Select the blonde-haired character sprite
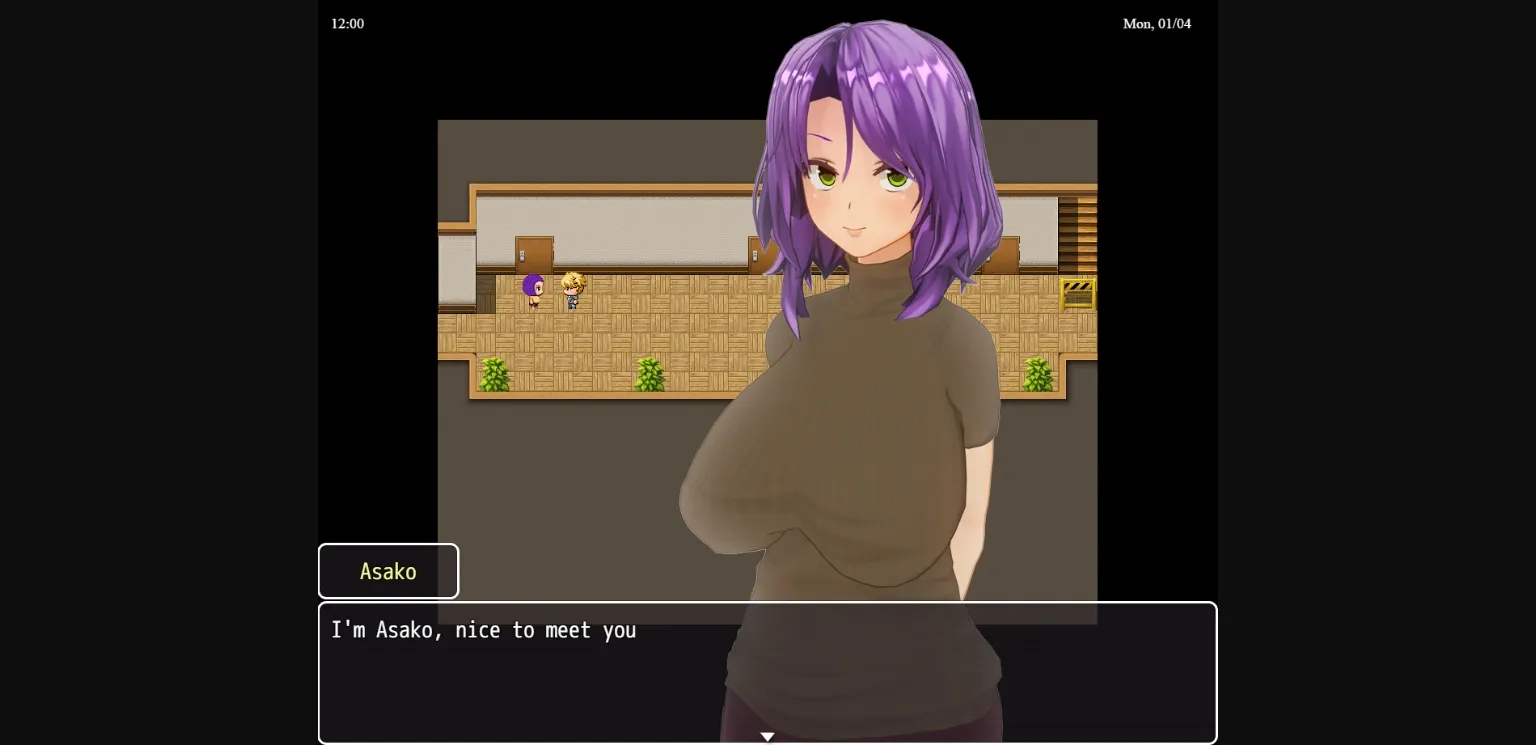 pyautogui.click(x=571, y=290)
